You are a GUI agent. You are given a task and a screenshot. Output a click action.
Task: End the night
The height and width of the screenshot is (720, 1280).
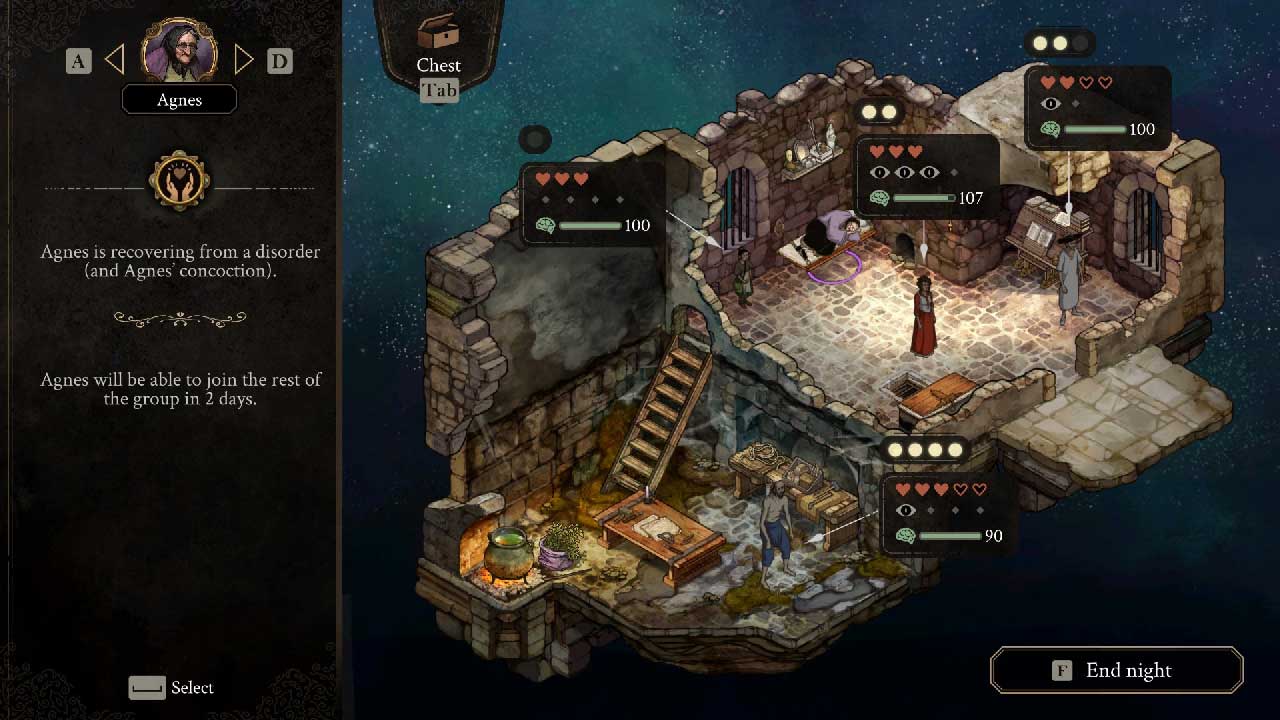[1116, 670]
